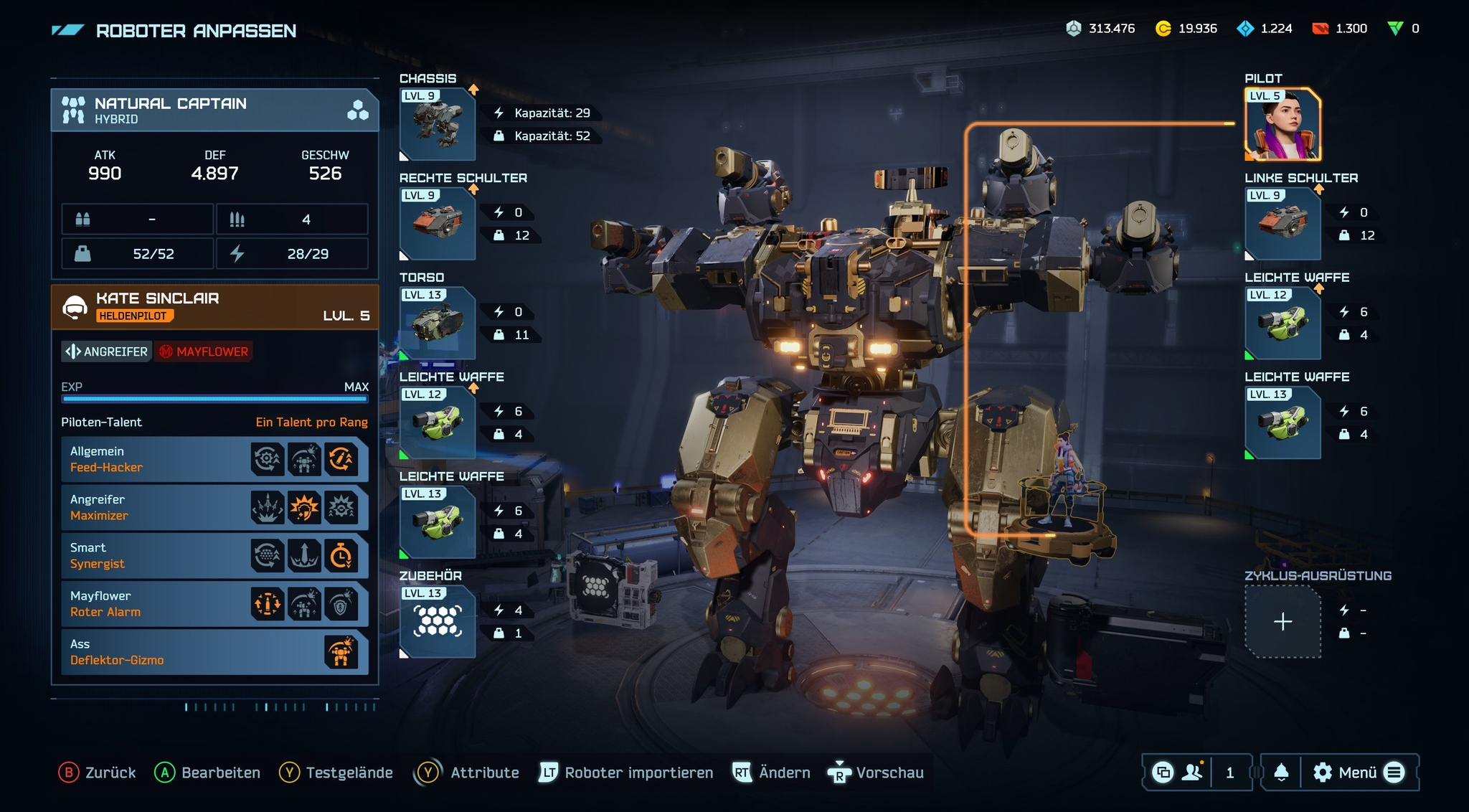Open the Kate Sinclair pilot header panel
The image size is (1469, 812).
click(214, 306)
